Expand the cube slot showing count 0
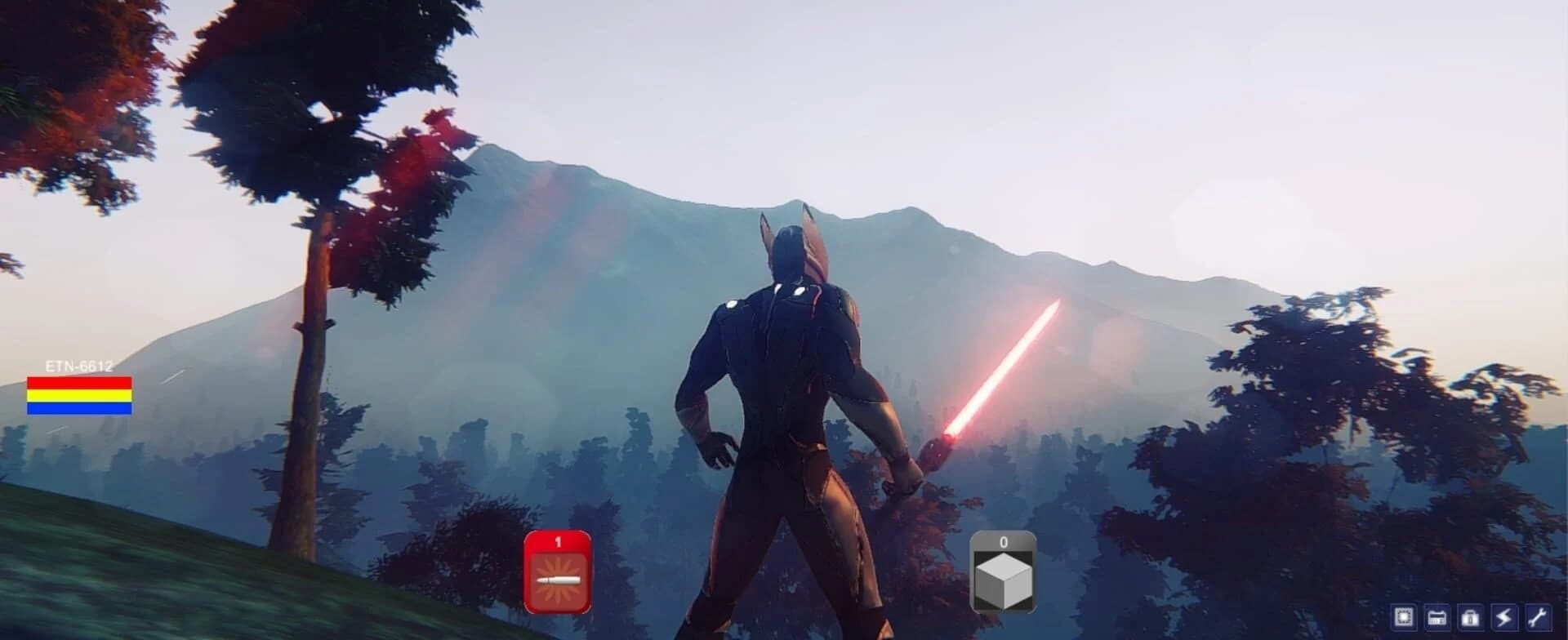 [x=1003, y=571]
